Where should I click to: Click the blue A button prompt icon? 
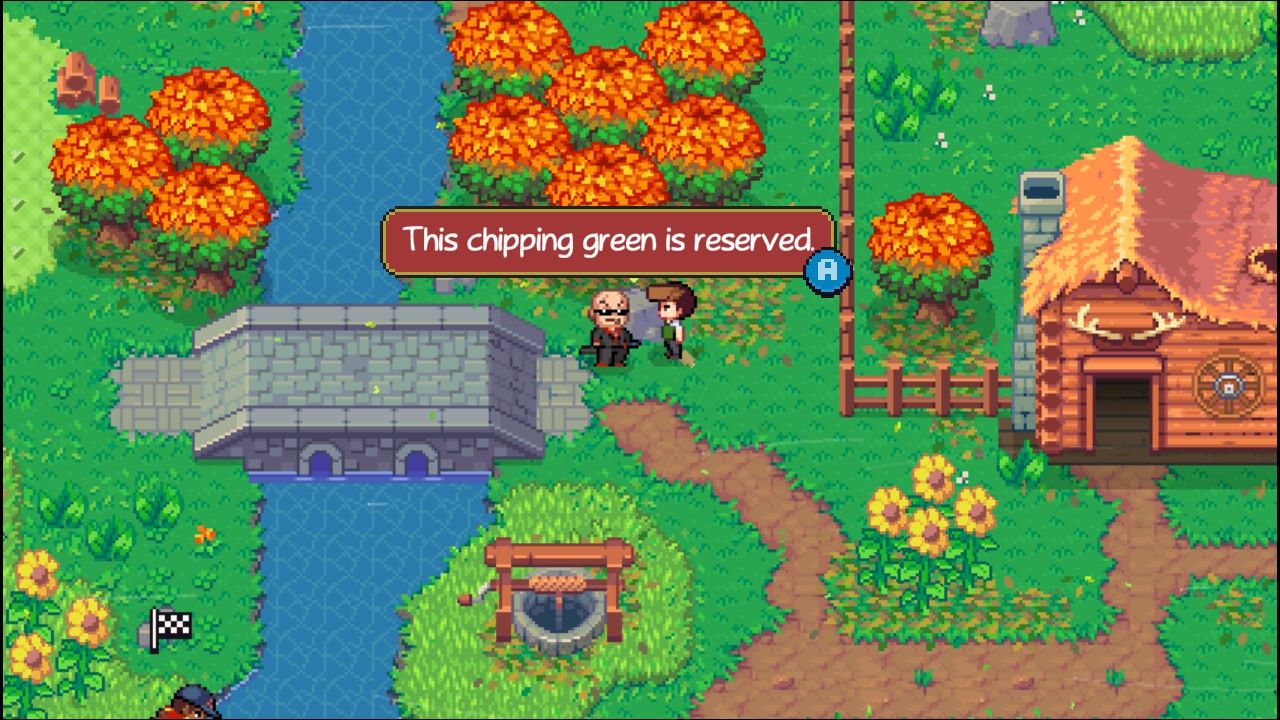pos(828,271)
